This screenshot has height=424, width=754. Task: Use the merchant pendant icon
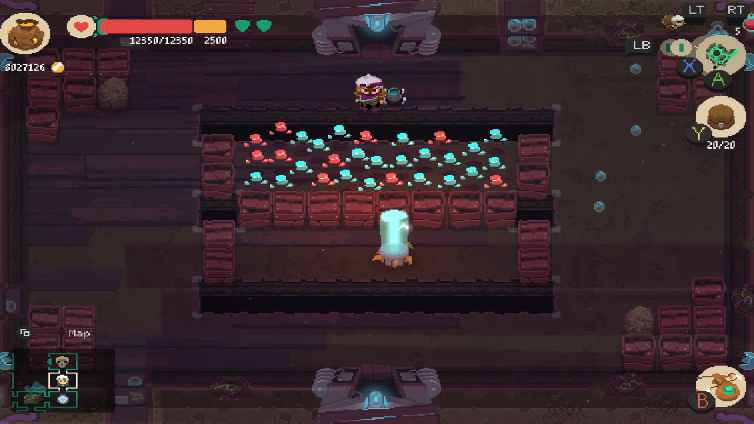(x=722, y=385)
